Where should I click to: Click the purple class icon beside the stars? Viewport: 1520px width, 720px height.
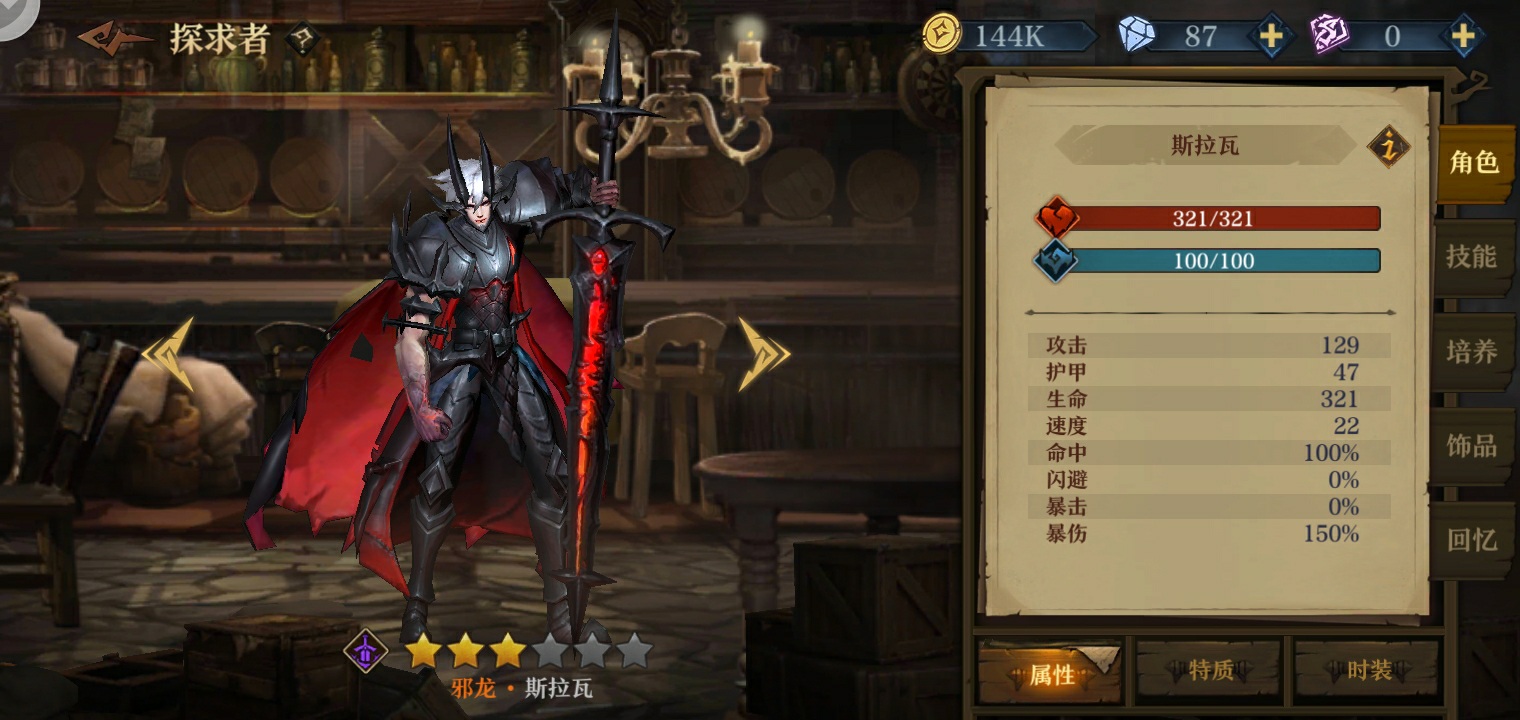[x=366, y=651]
